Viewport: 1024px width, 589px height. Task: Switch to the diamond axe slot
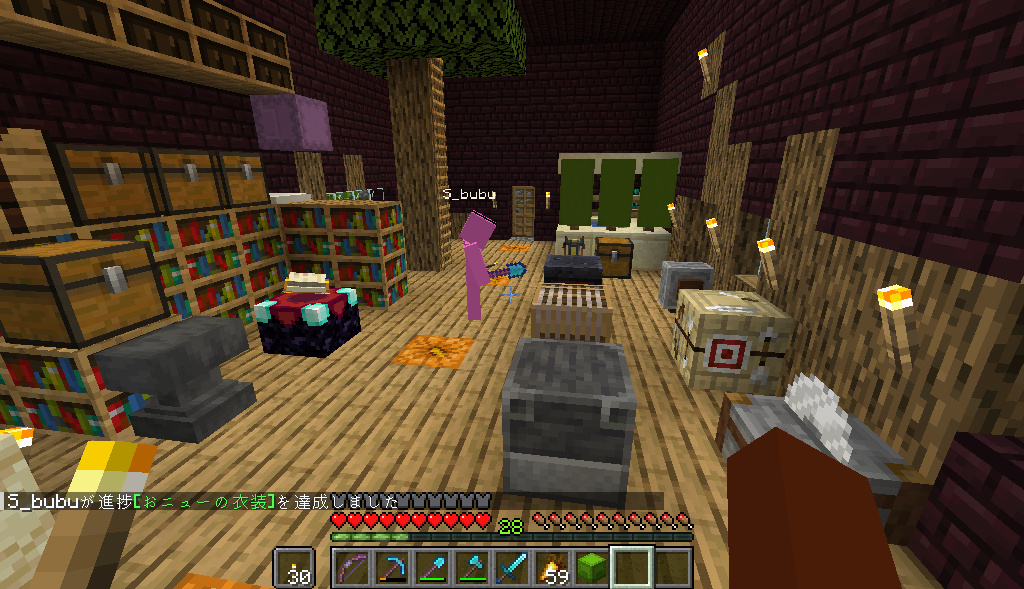472,568
